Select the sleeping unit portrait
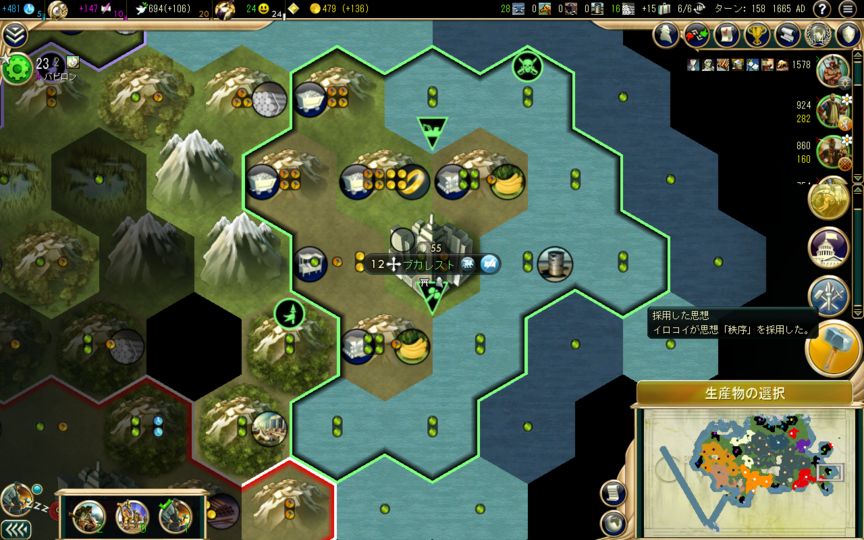 pos(17,498)
